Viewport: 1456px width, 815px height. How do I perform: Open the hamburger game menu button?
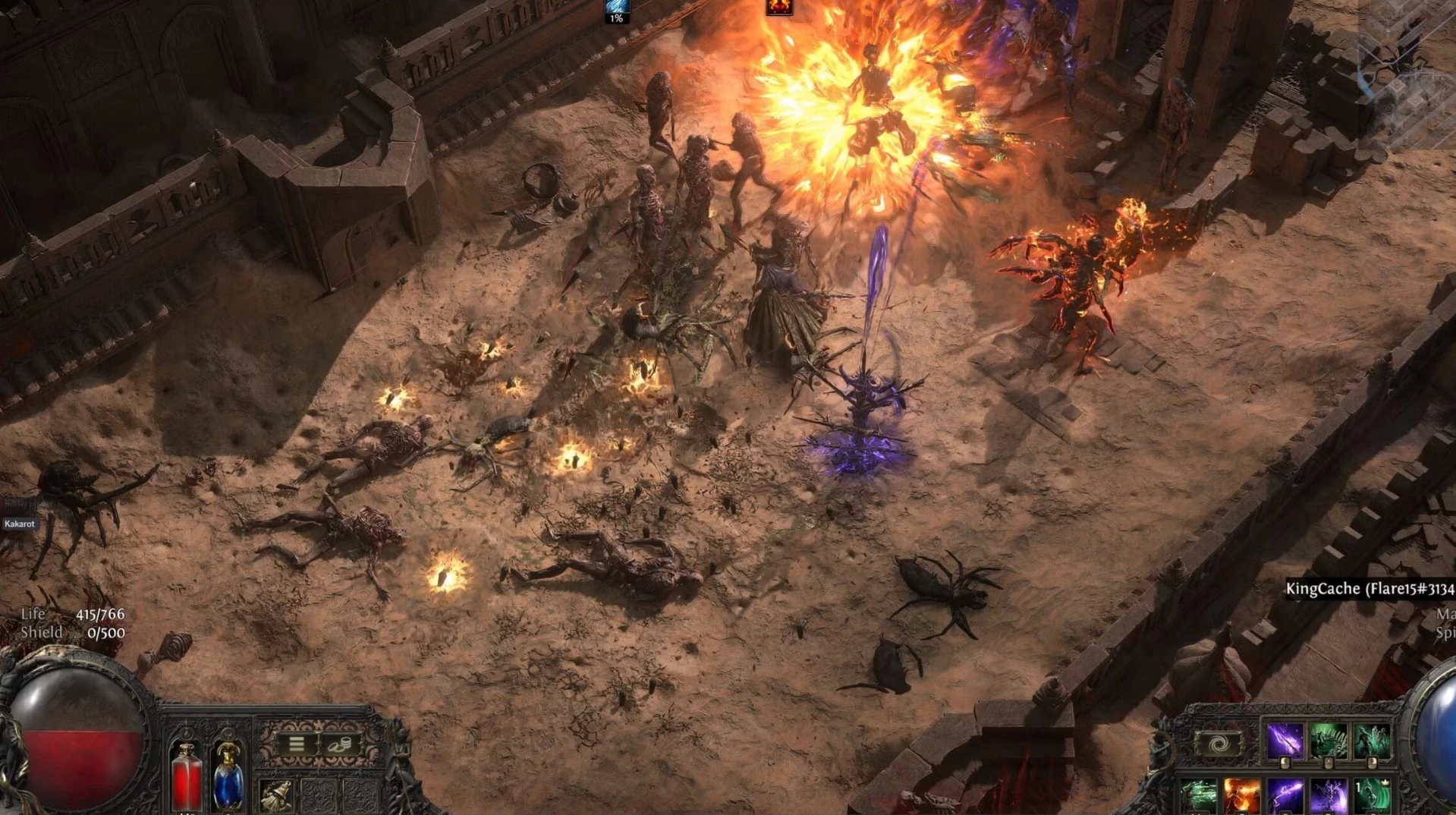297,744
